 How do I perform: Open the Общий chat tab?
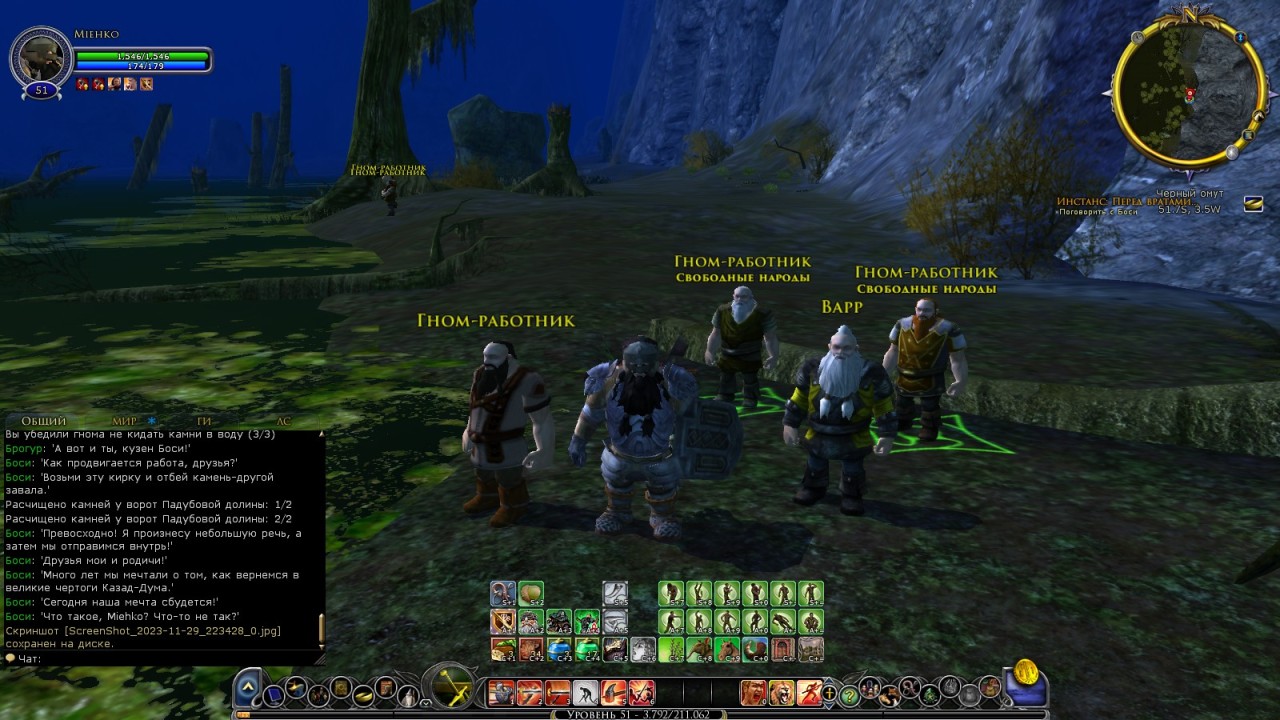[x=43, y=422]
